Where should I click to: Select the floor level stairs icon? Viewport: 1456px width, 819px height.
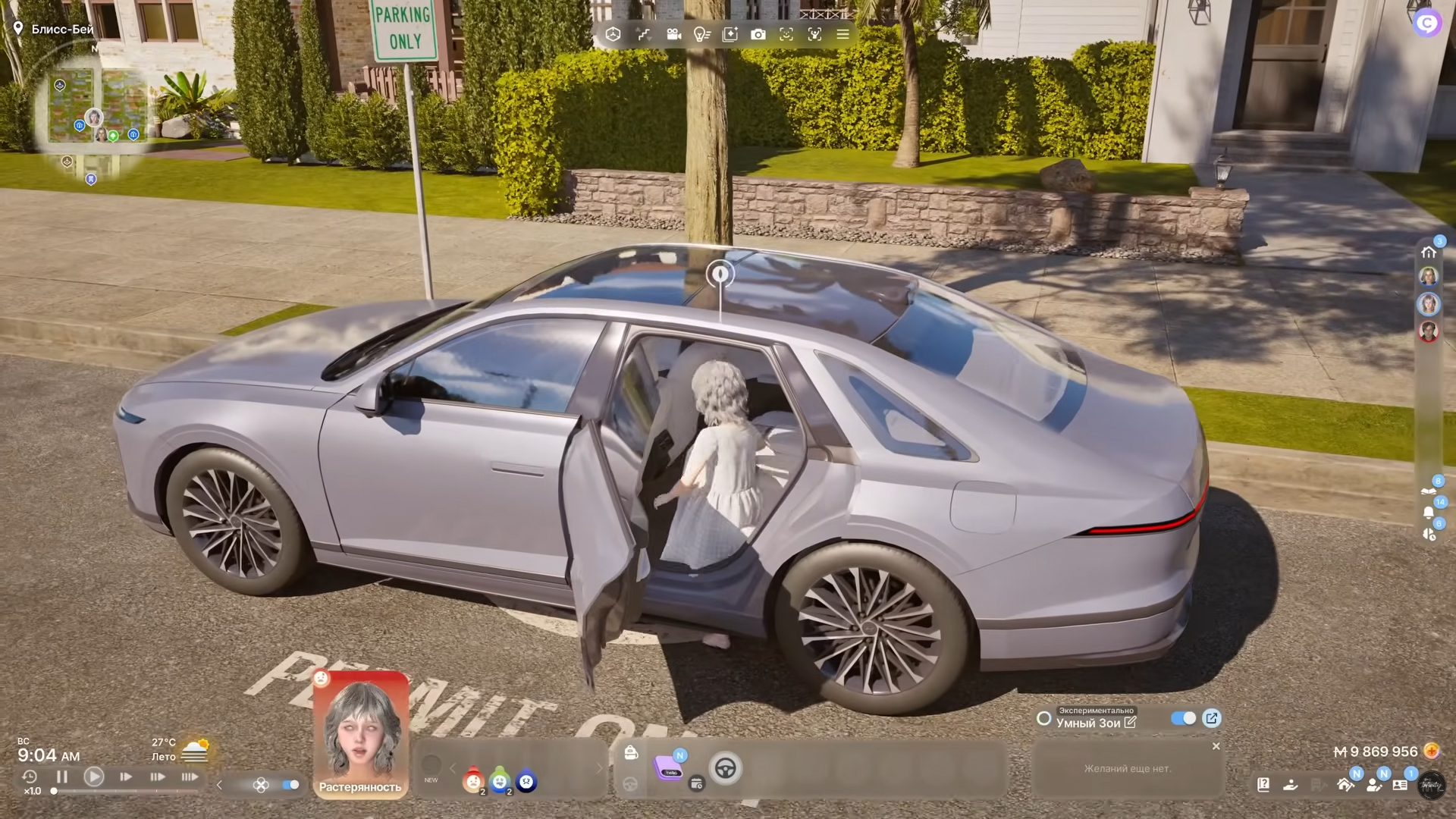click(x=644, y=34)
